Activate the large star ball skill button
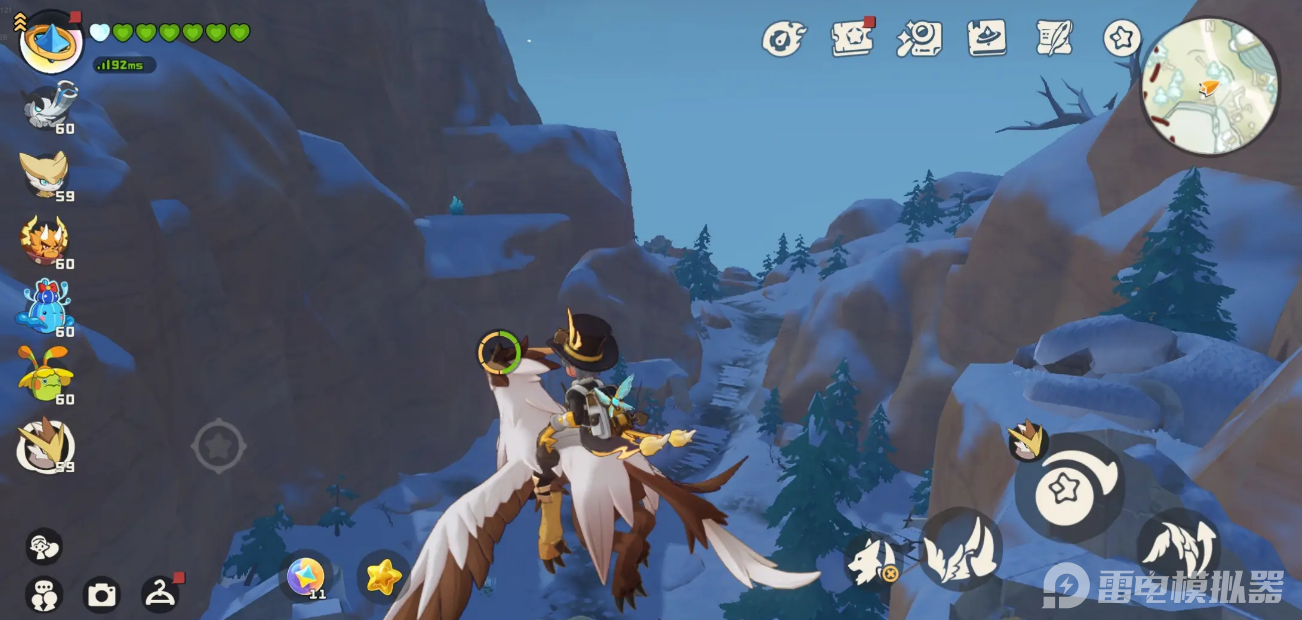 click(1069, 488)
